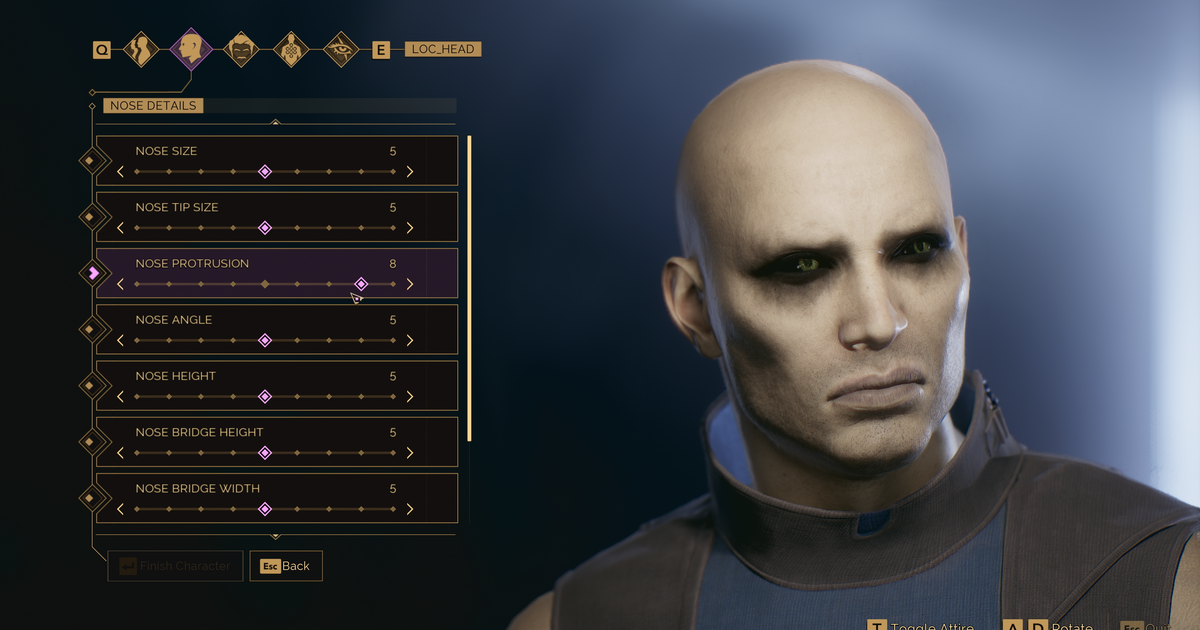The image size is (1200, 630).
Task: Click the Nose Bridge Width slider handle
Action: click(265, 509)
